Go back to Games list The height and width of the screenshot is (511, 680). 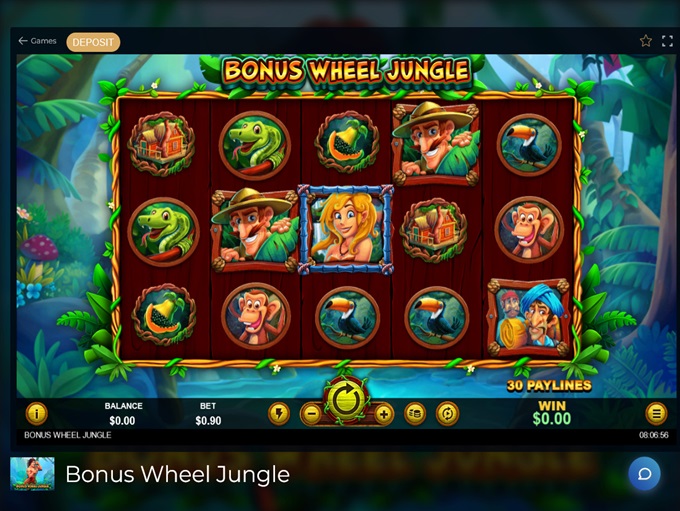(x=37, y=41)
